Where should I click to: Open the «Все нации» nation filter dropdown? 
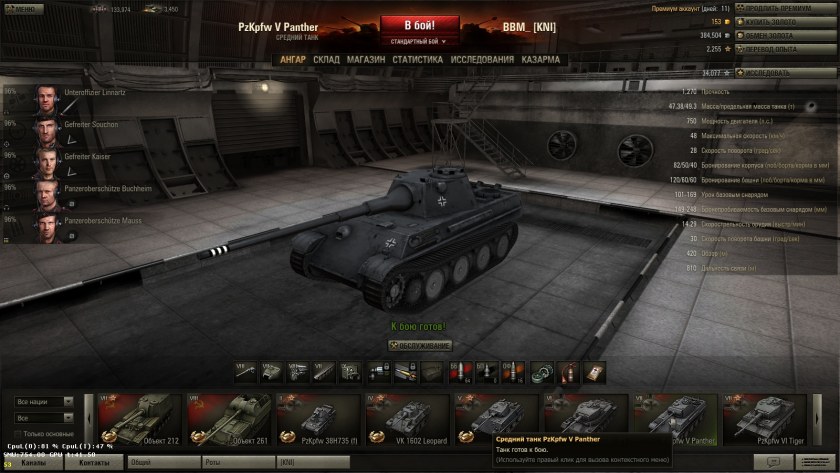tap(44, 402)
